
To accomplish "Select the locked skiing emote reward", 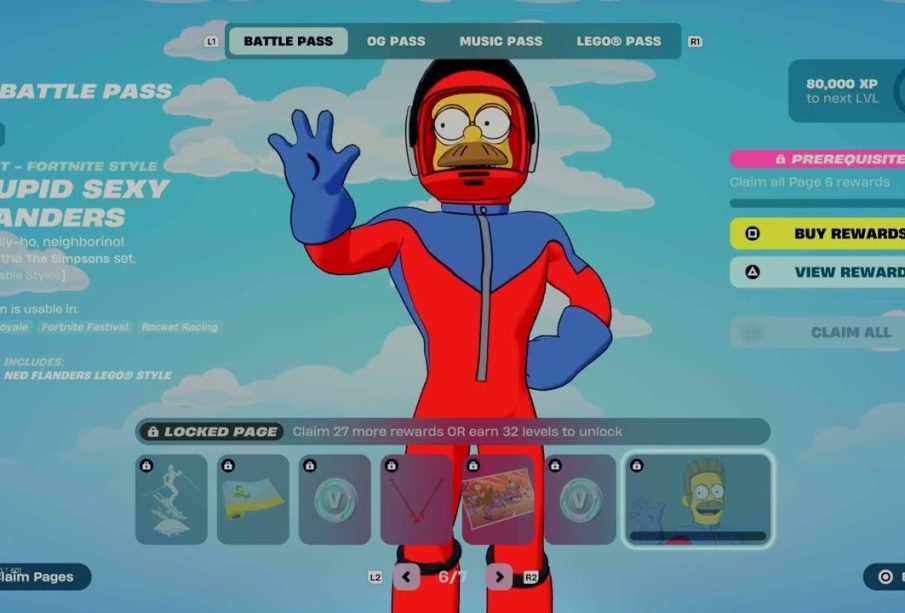I will [x=171, y=500].
